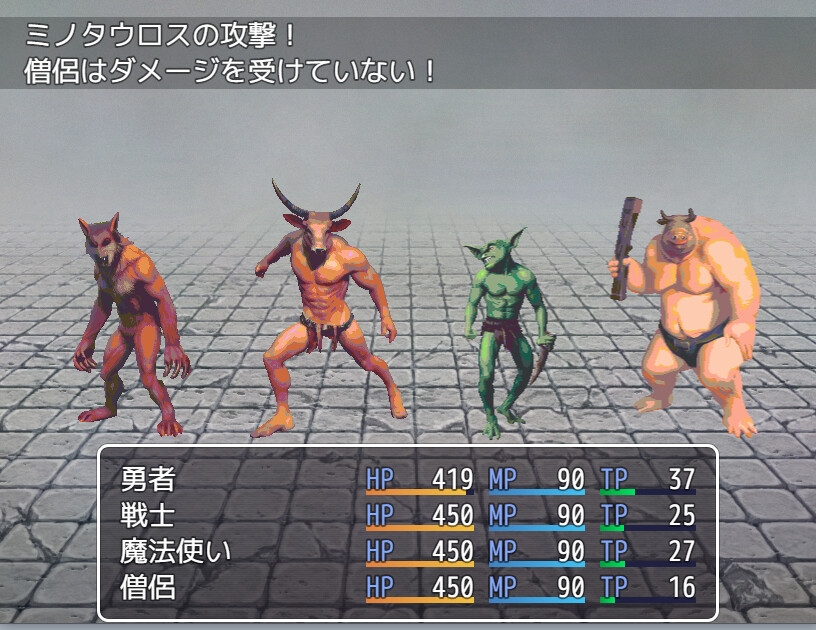Select the 勇者 party member row

(148, 480)
